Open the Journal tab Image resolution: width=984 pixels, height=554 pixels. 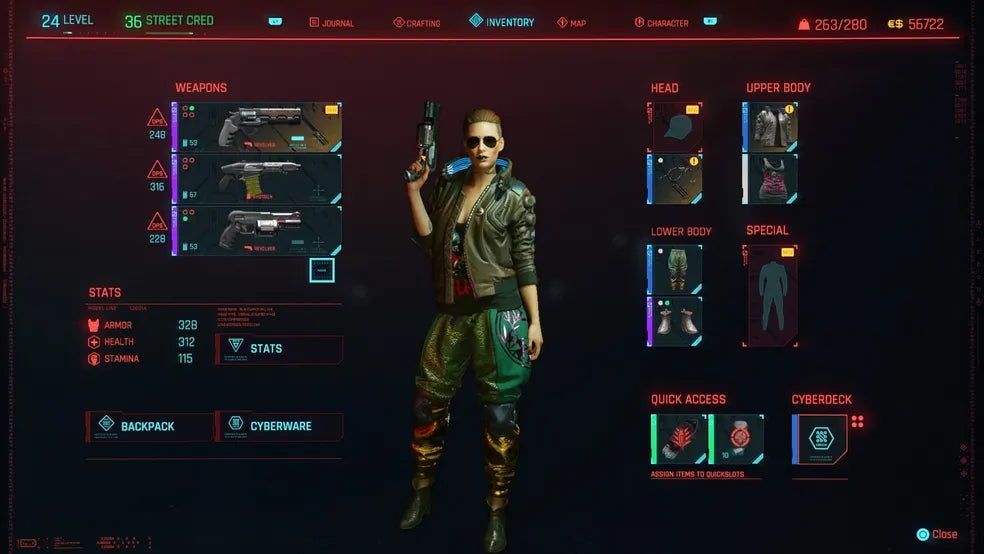click(x=332, y=23)
